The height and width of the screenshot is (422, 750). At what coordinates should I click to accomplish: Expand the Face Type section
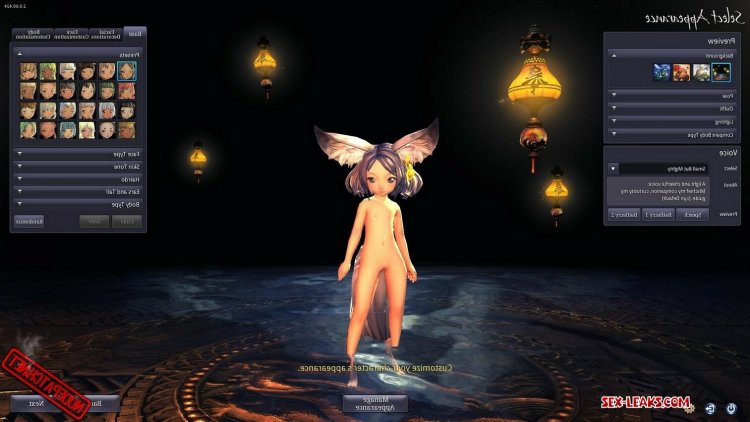(x=78, y=154)
